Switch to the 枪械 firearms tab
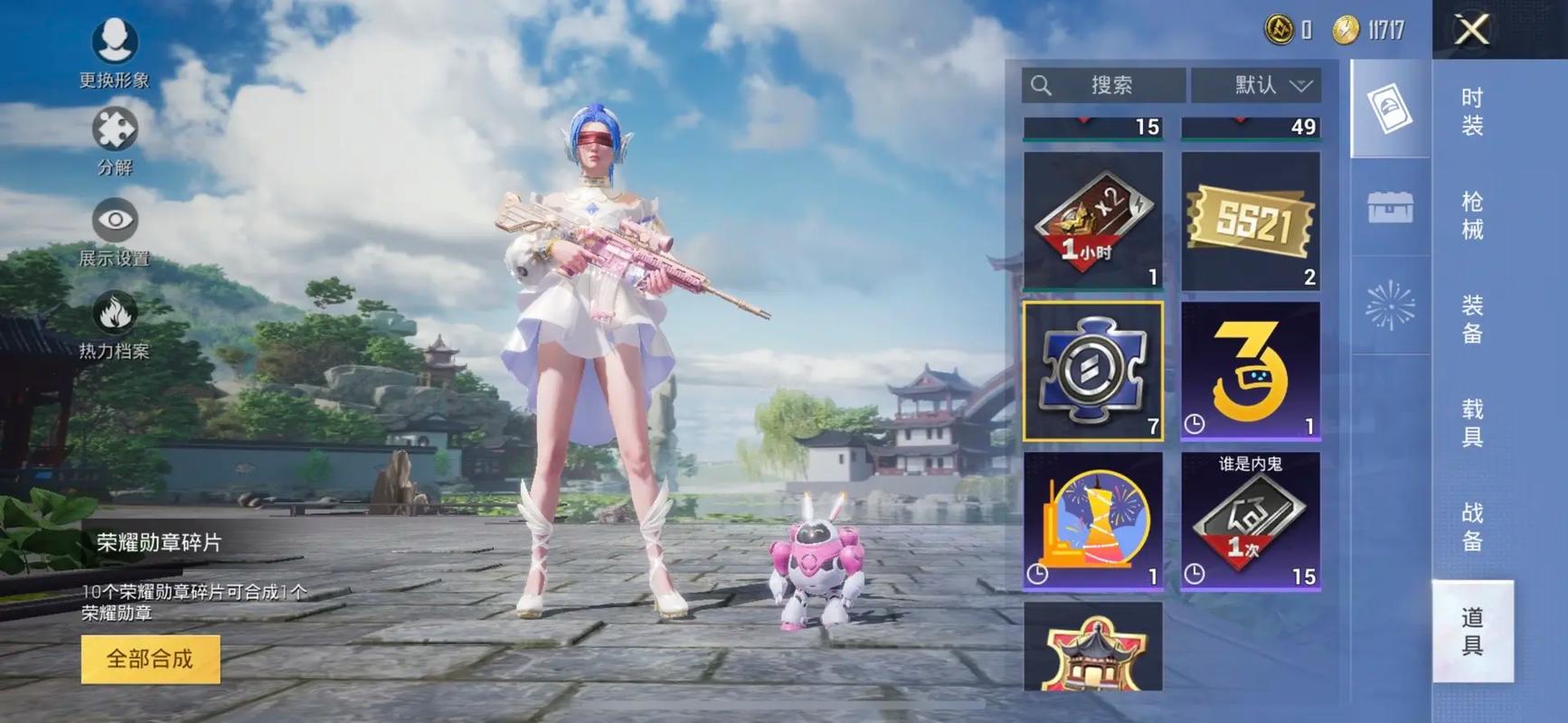This screenshot has width=1568, height=723. [1472, 215]
